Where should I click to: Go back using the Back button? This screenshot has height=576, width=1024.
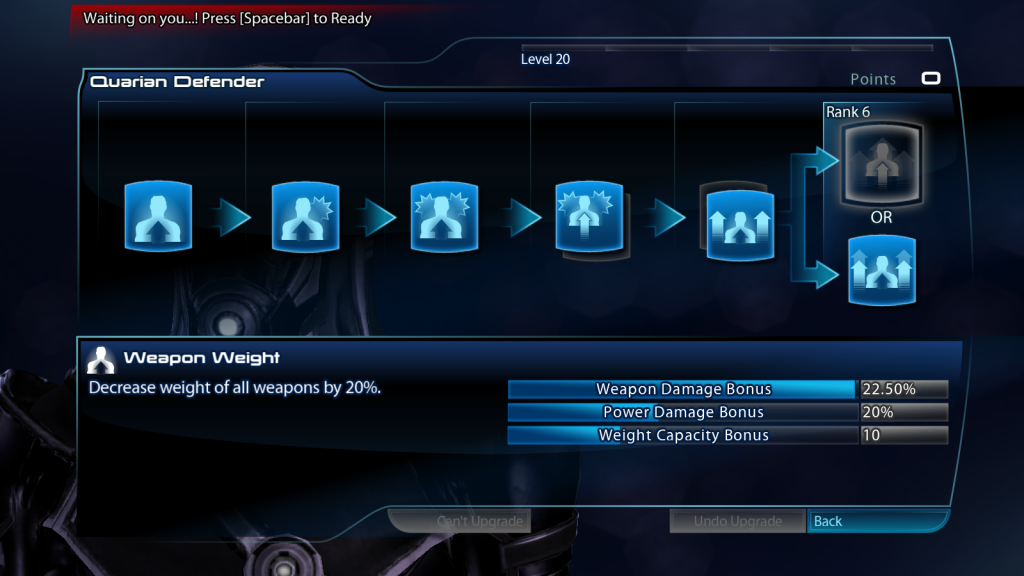pyautogui.click(x=877, y=521)
